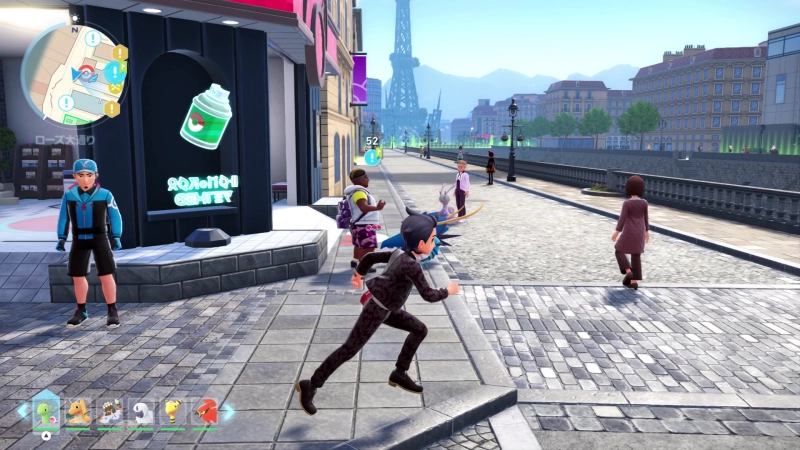This screenshot has height=450, width=800.
Task: Pick the brown and white Pokémon party slot
Action: tap(110, 411)
